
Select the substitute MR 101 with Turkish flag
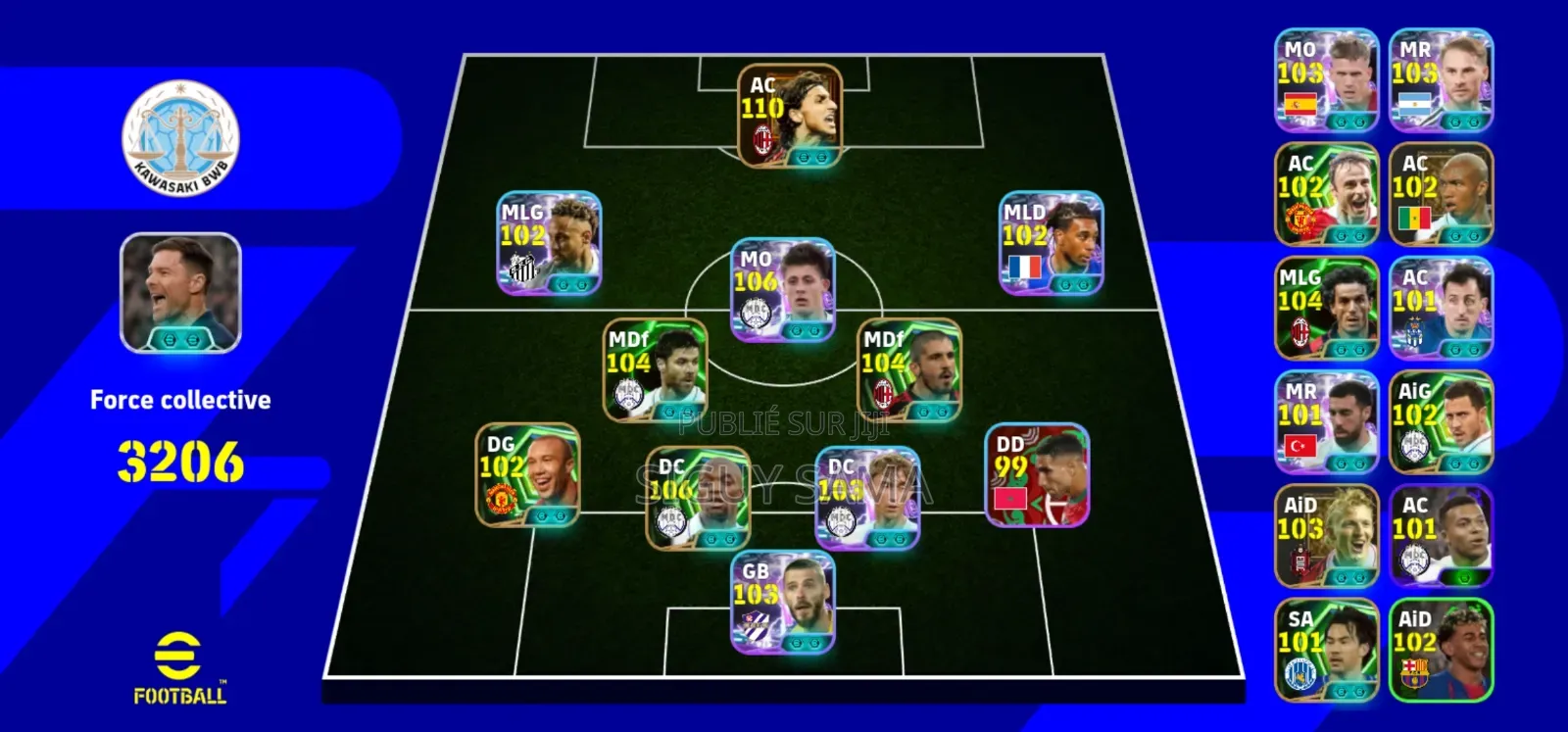pyautogui.click(x=1326, y=421)
